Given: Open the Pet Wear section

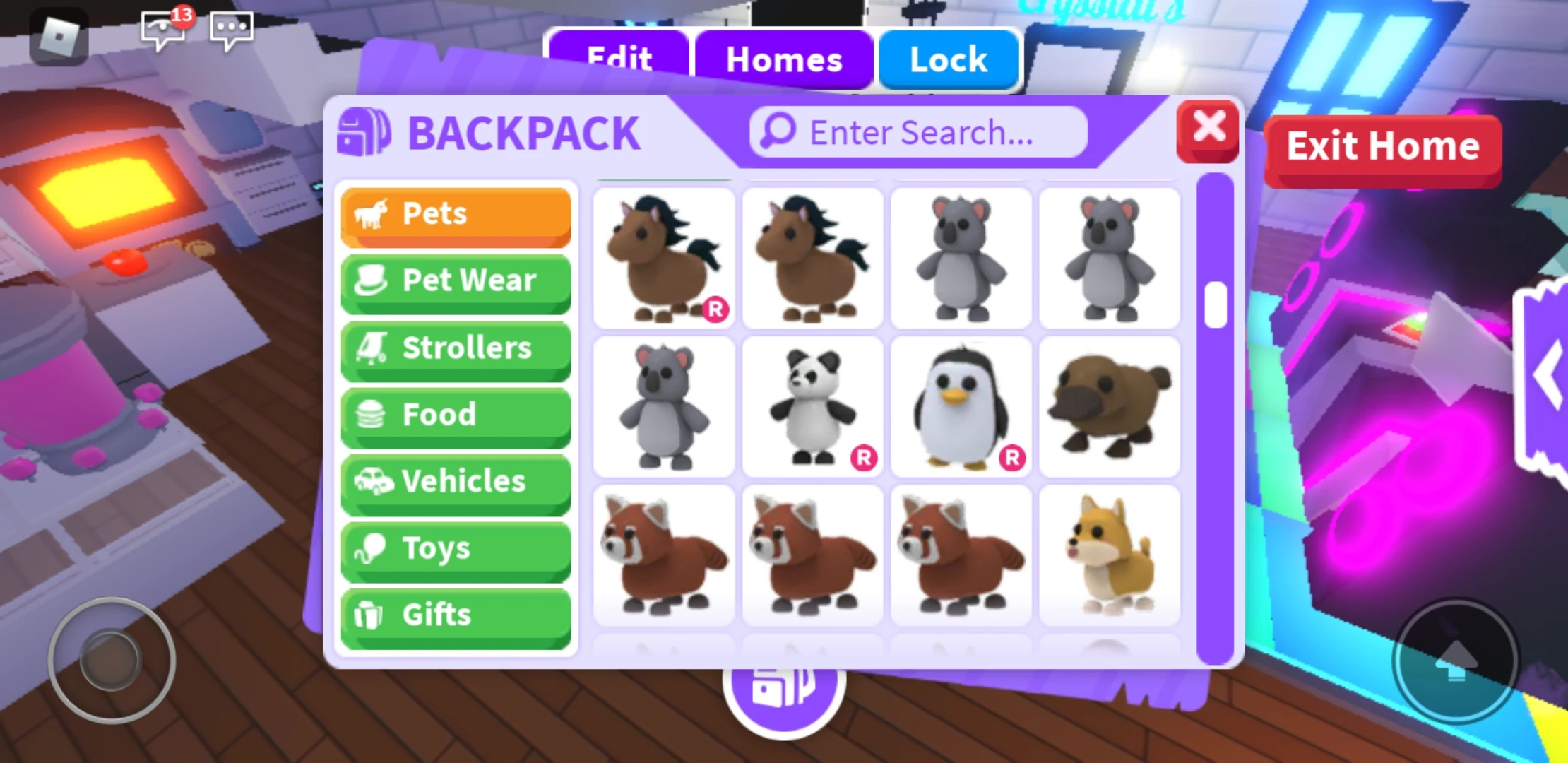Looking at the screenshot, I should coord(456,281).
